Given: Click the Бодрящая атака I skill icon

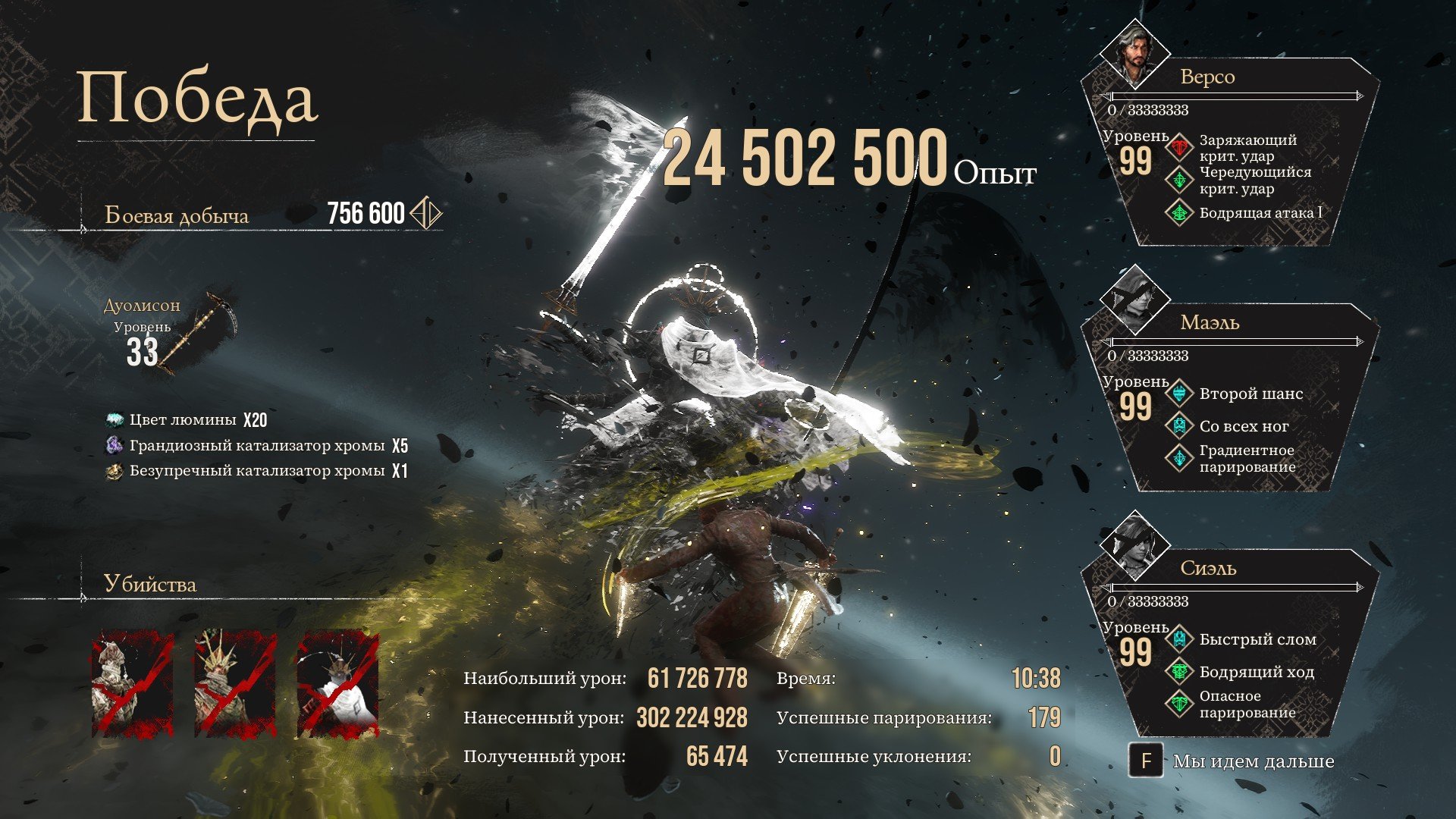Looking at the screenshot, I should 1179,213.
